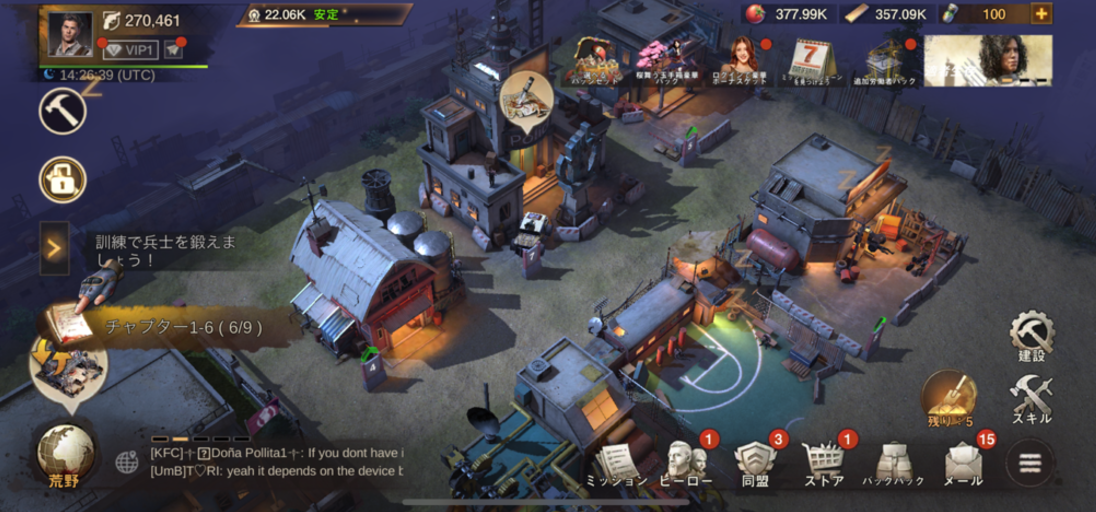Open the world chat message box

276,461
